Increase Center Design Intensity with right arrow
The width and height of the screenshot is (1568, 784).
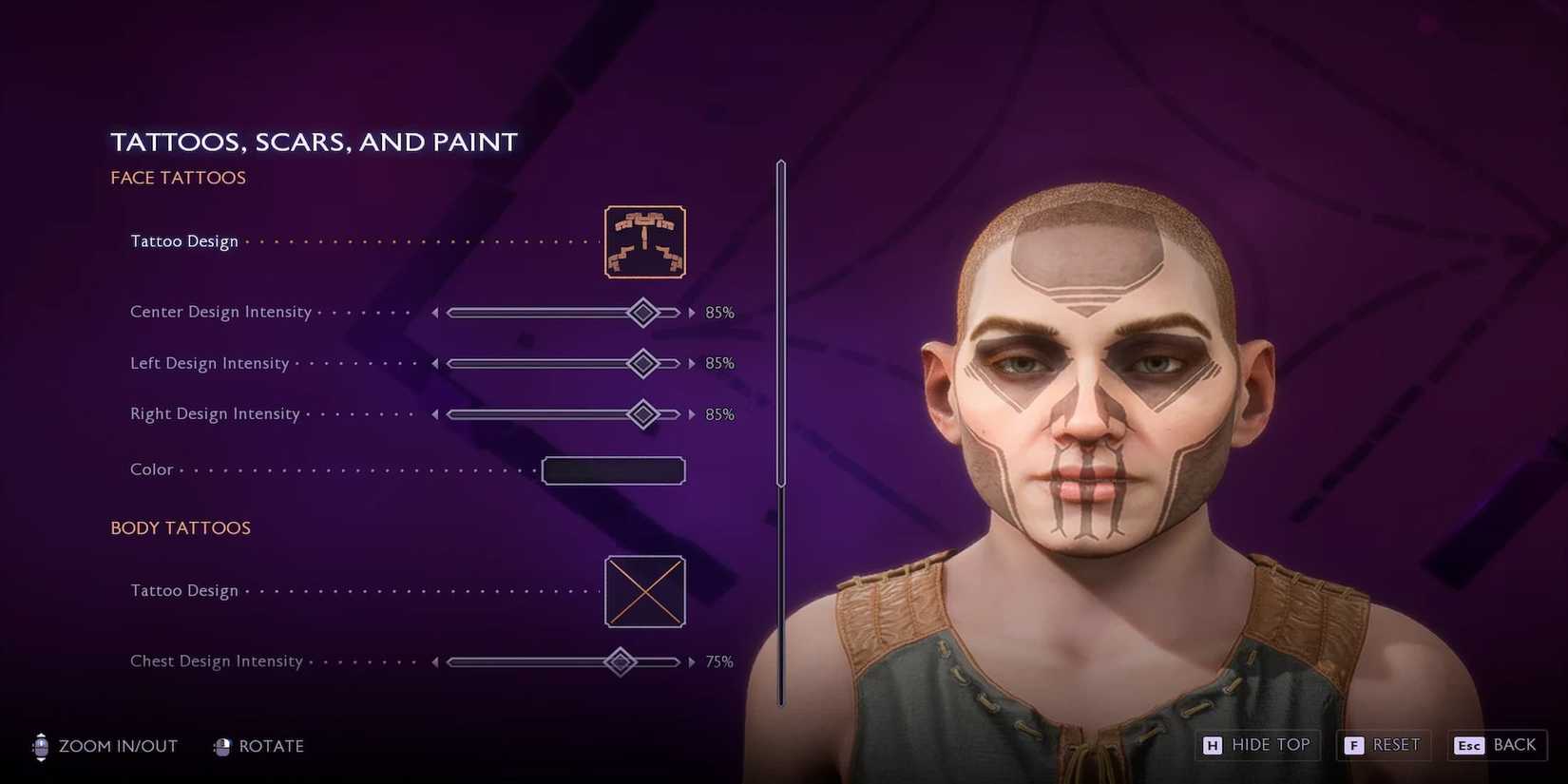(x=692, y=312)
